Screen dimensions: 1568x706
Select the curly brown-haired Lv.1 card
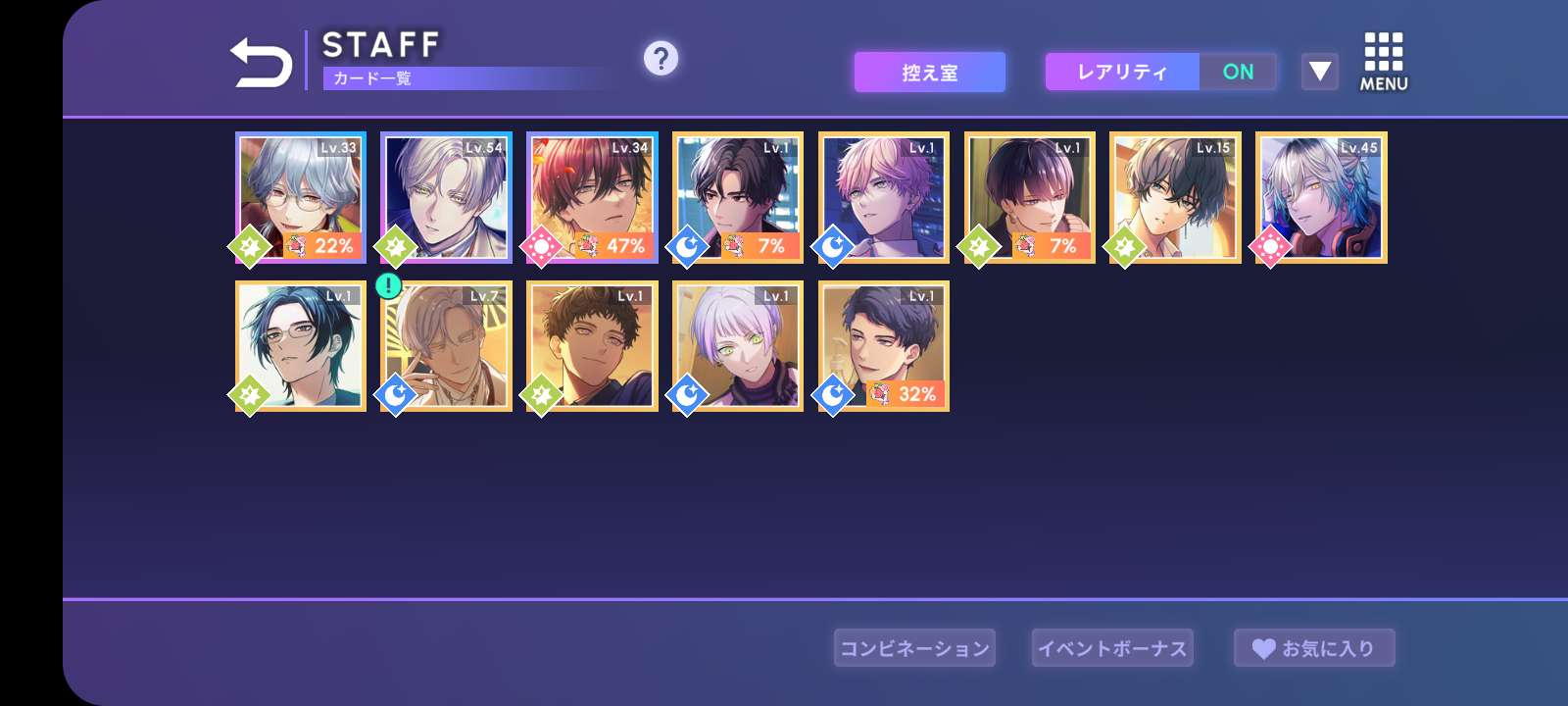point(592,346)
